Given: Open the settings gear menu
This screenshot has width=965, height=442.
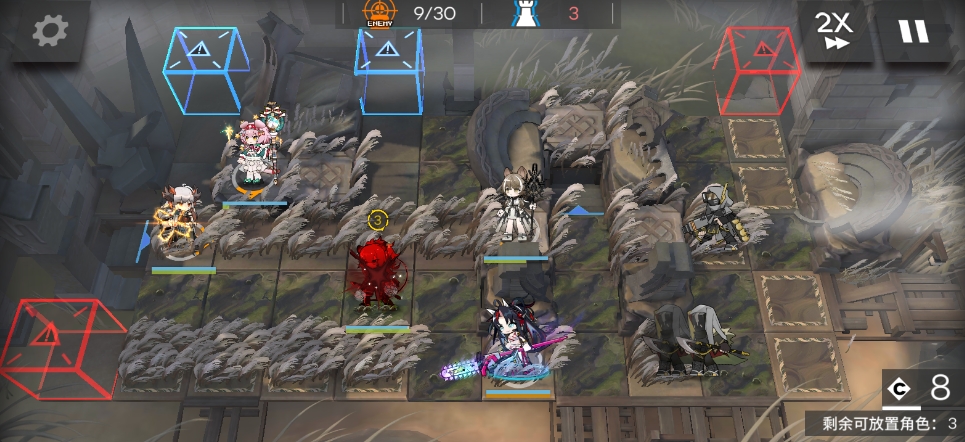Looking at the screenshot, I should pyautogui.click(x=47, y=31).
